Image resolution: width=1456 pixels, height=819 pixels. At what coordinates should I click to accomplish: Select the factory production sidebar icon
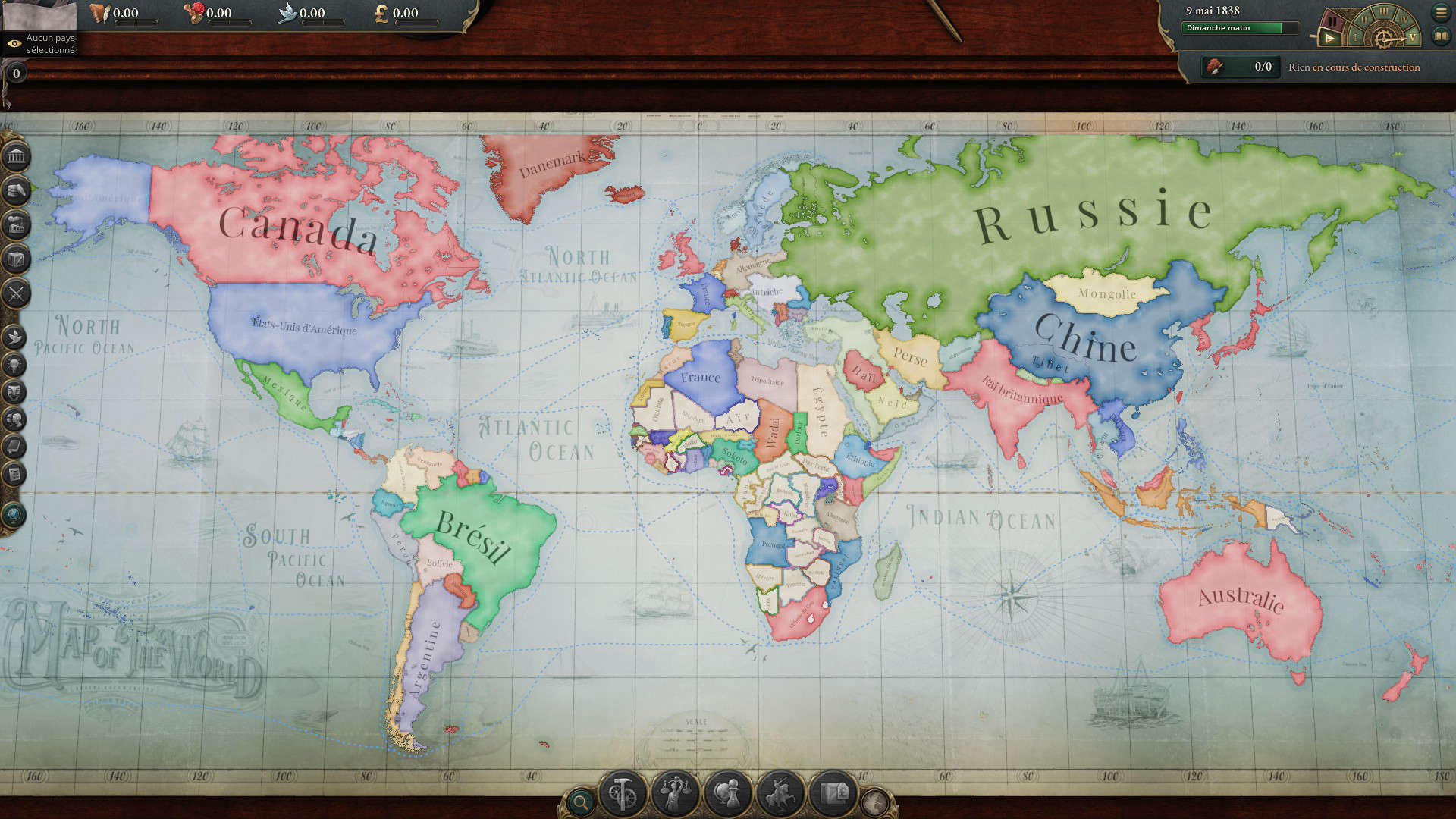(x=16, y=221)
